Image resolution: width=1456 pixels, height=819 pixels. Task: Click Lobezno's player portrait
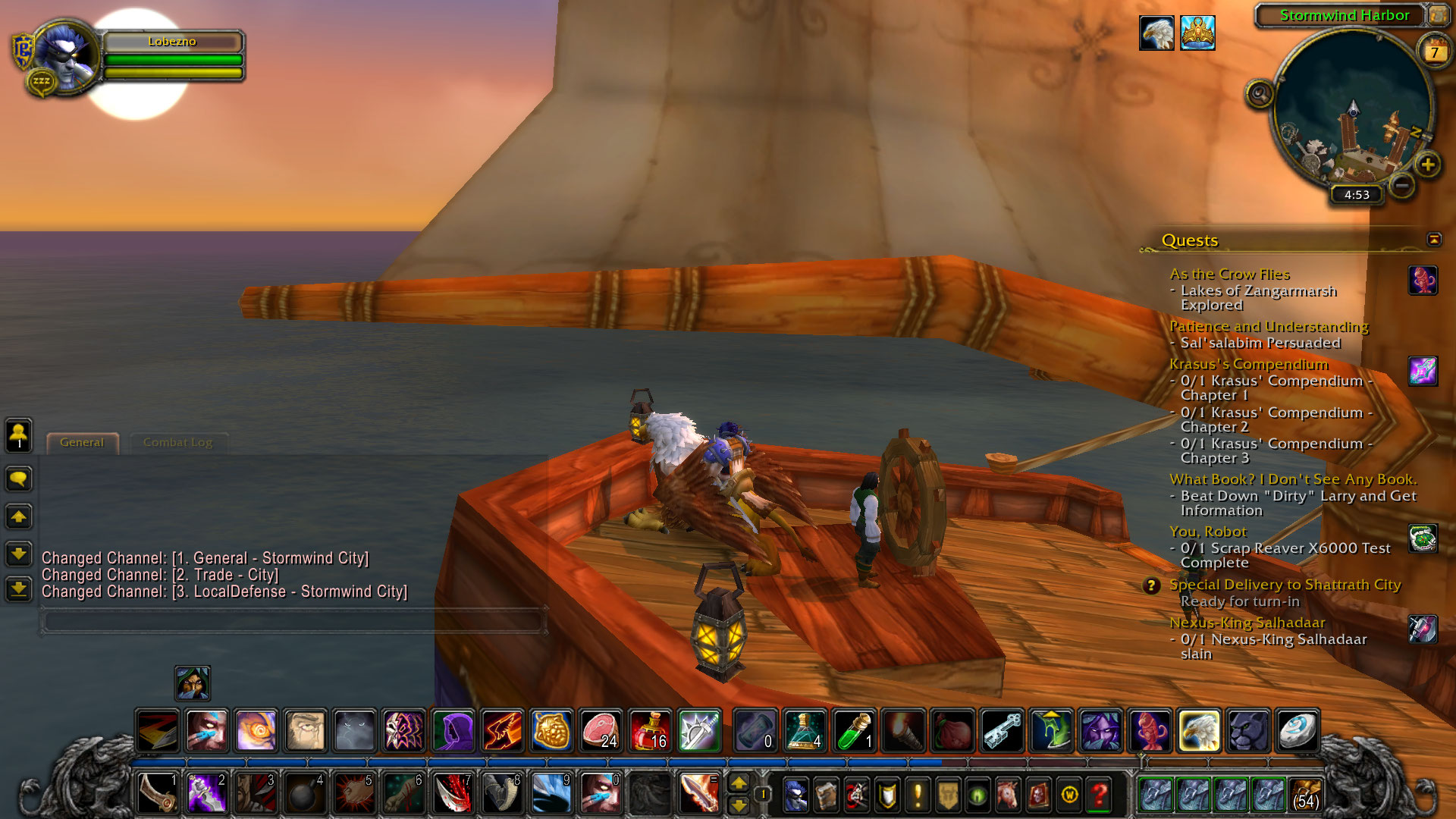tap(66, 57)
